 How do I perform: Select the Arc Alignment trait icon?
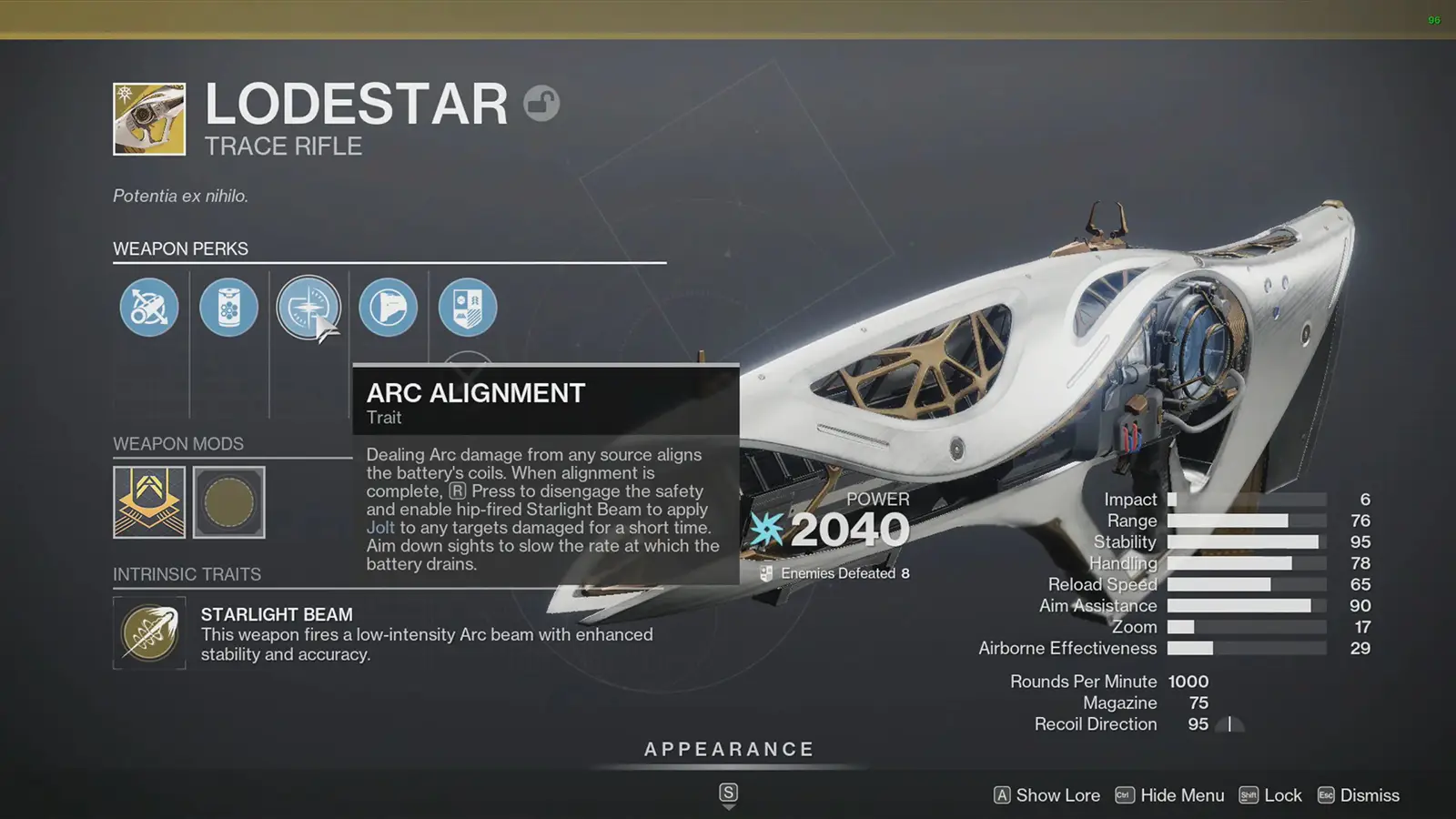coord(308,308)
